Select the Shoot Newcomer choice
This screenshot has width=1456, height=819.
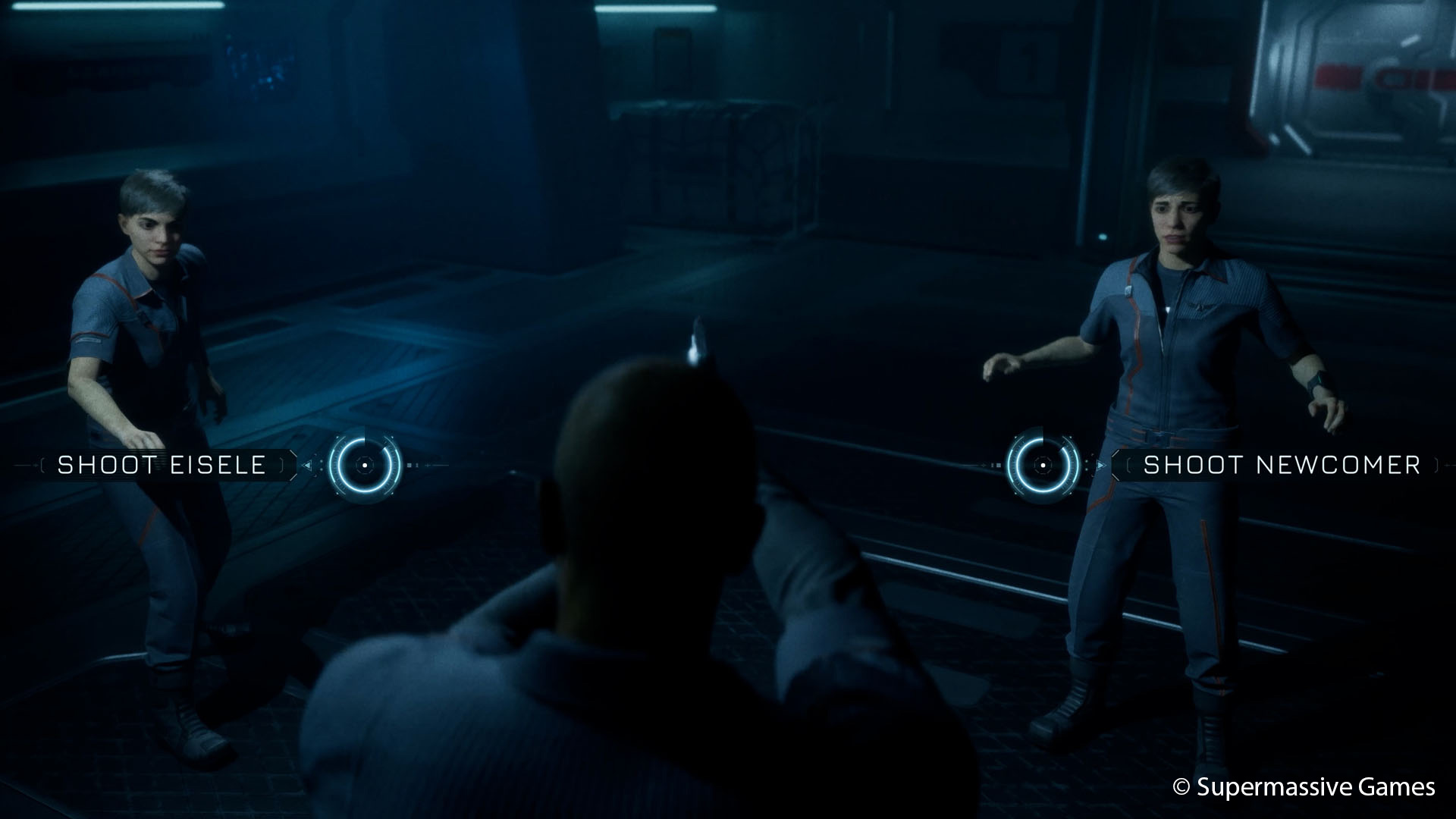pyautogui.click(x=1281, y=465)
